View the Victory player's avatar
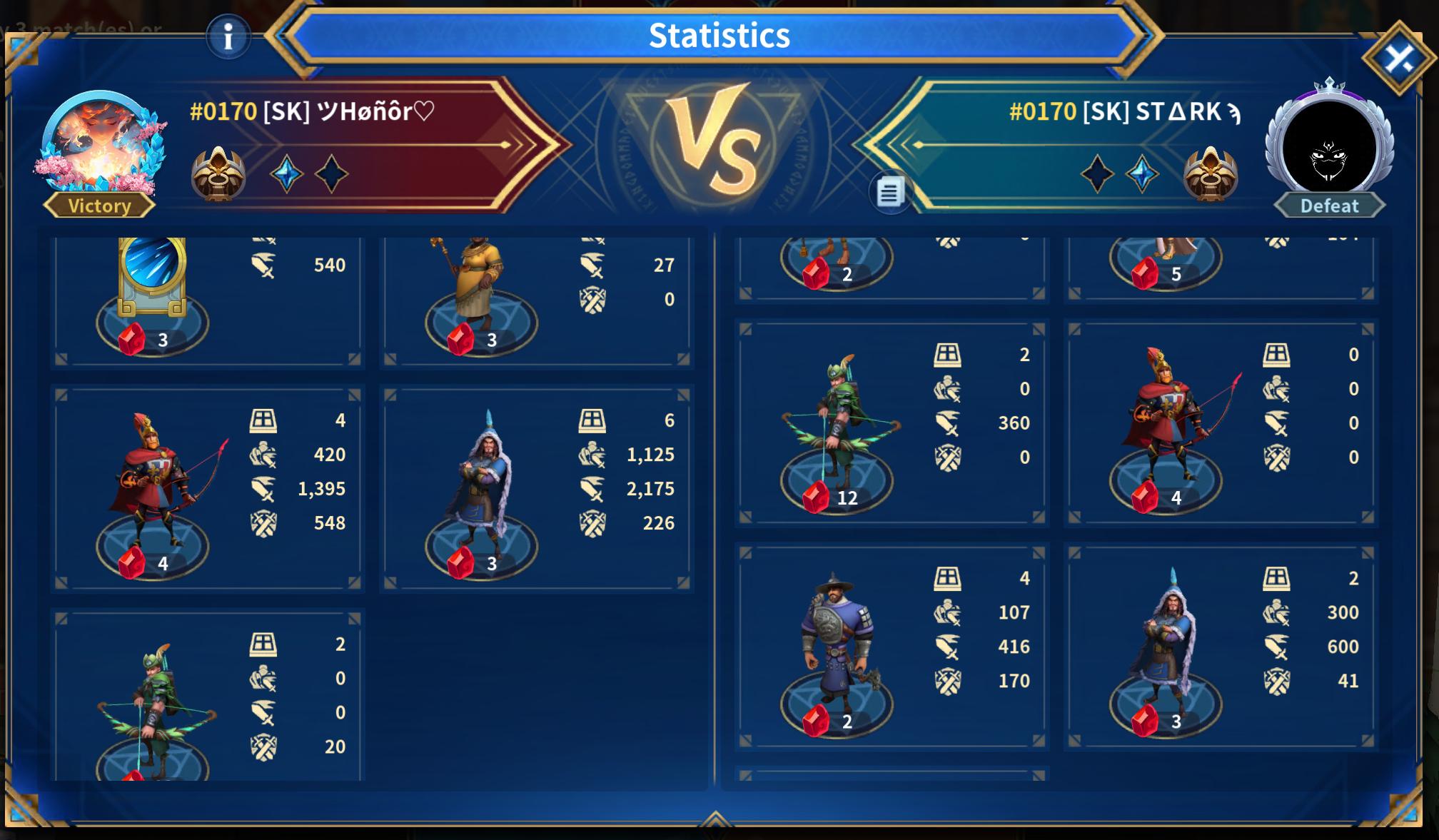The image size is (1439, 840). point(100,145)
